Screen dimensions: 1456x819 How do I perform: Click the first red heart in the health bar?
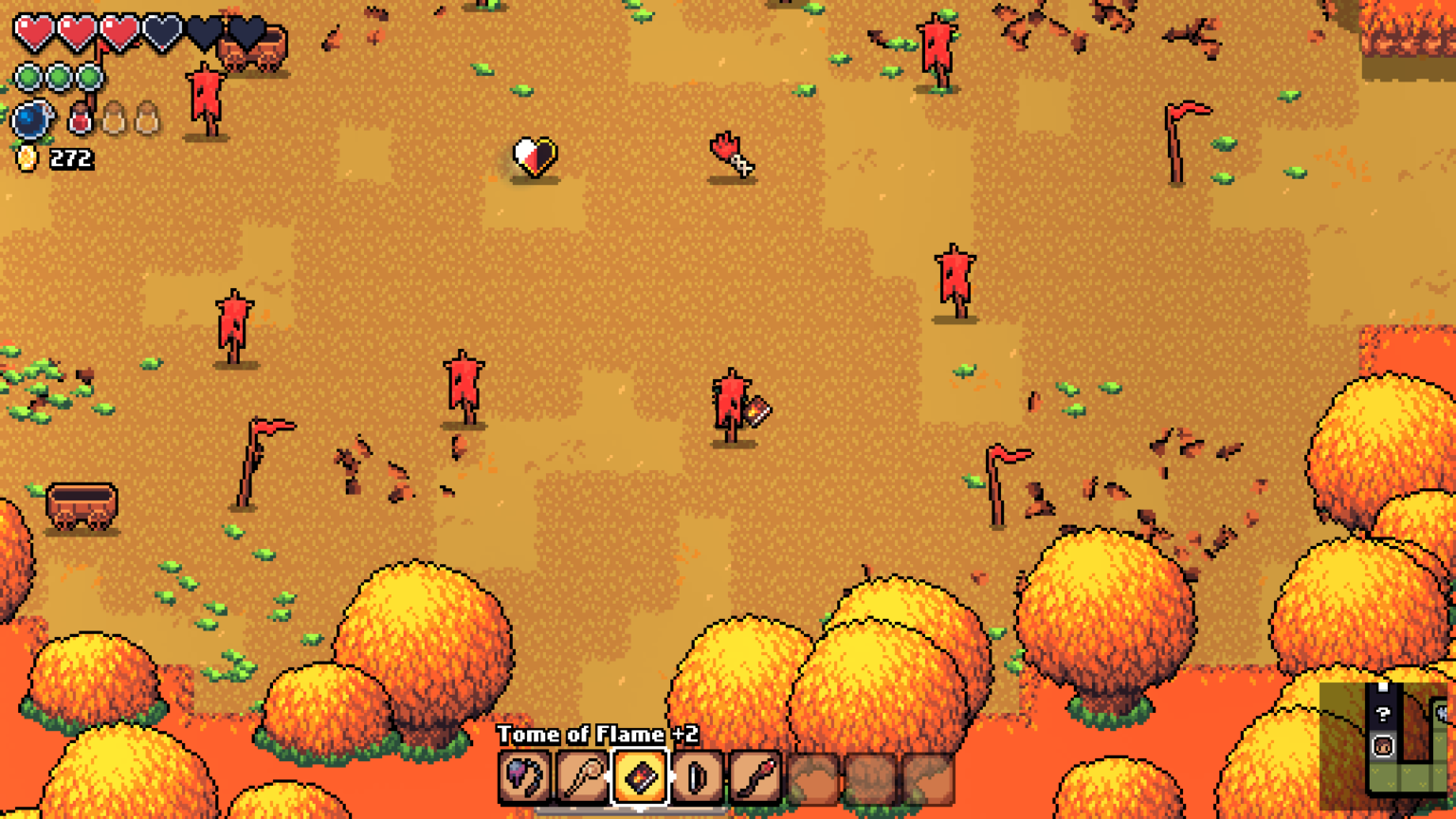coord(35,30)
